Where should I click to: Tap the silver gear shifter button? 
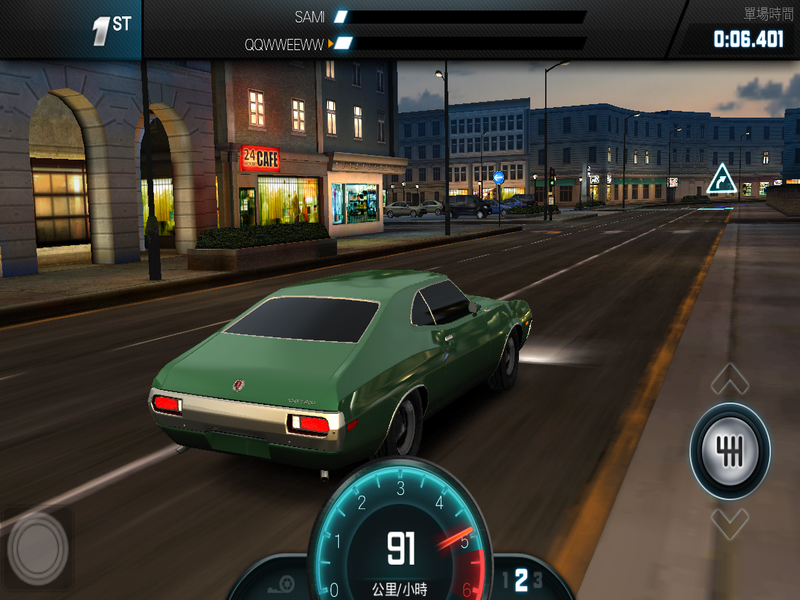(x=730, y=451)
